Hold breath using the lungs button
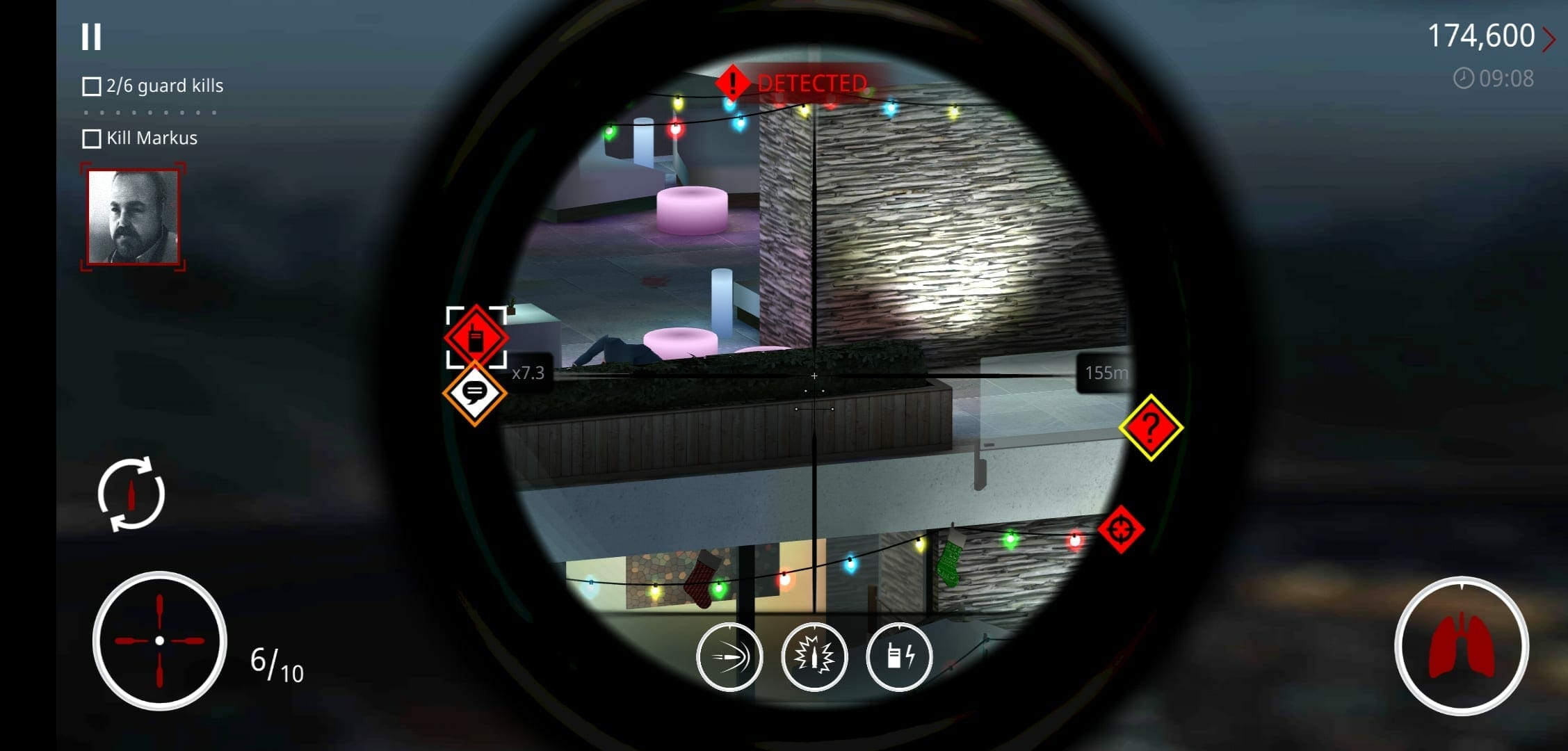This screenshot has width=1568, height=751. click(x=1461, y=646)
